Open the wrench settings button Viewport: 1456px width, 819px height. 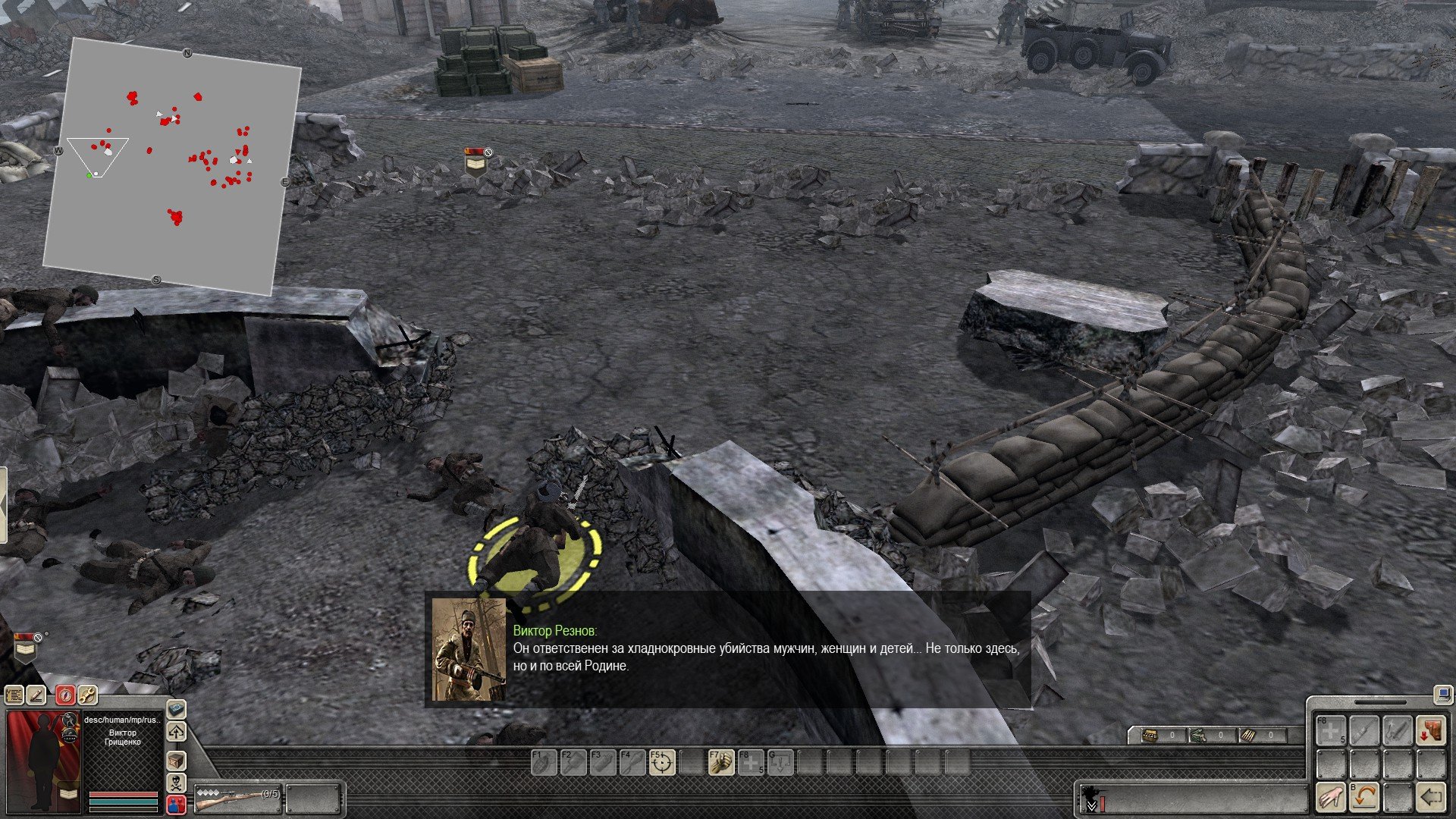point(88,695)
